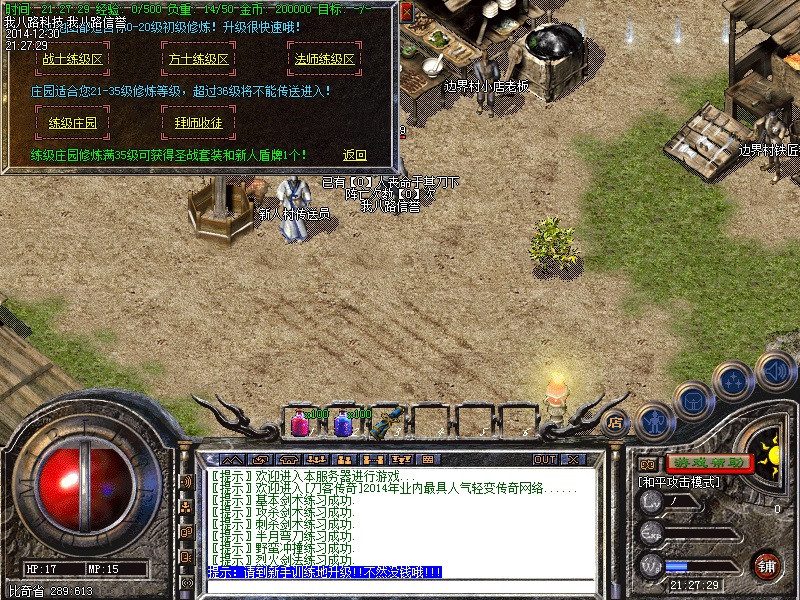
Task: Click the OUT button above the chat
Action: [545, 459]
